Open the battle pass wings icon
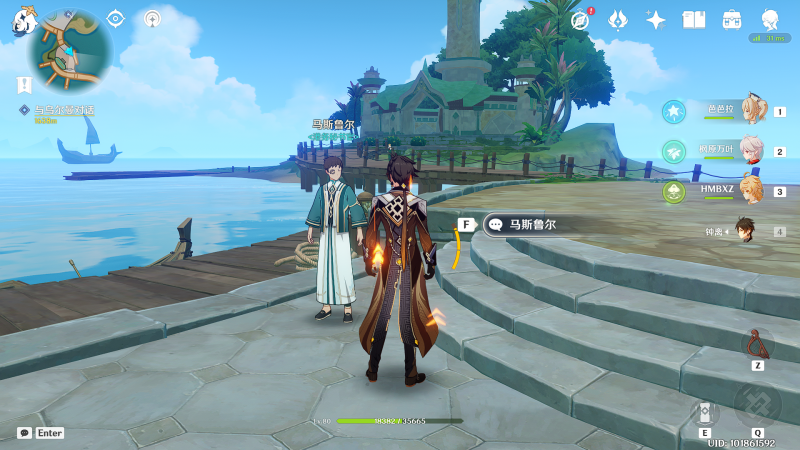800x450 pixels. point(618,20)
